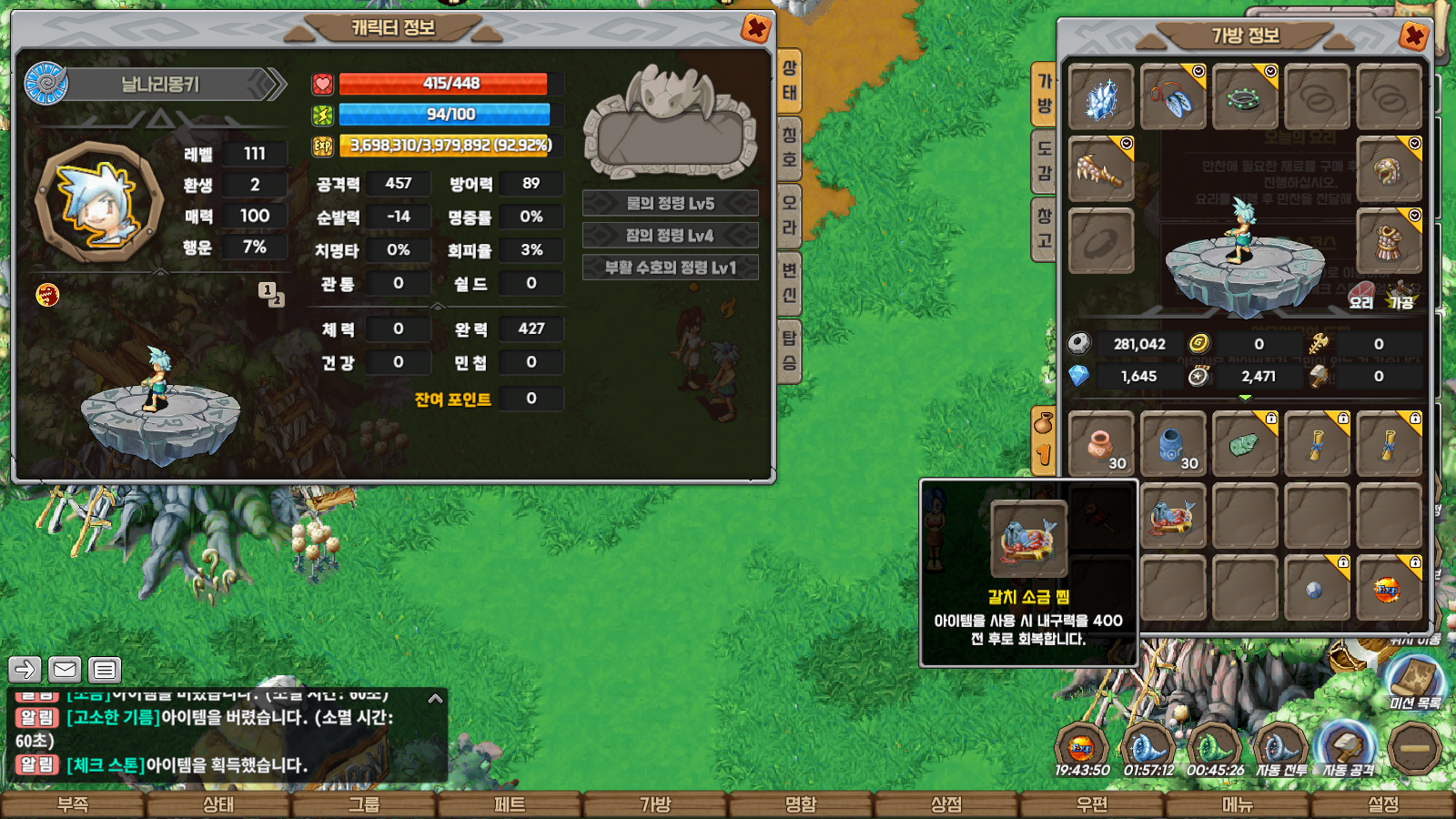Image resolution: width=1456 pixels, height=819 pixels.
Task: Open the mail envelope chat button
Action: (x=65, y=670)
